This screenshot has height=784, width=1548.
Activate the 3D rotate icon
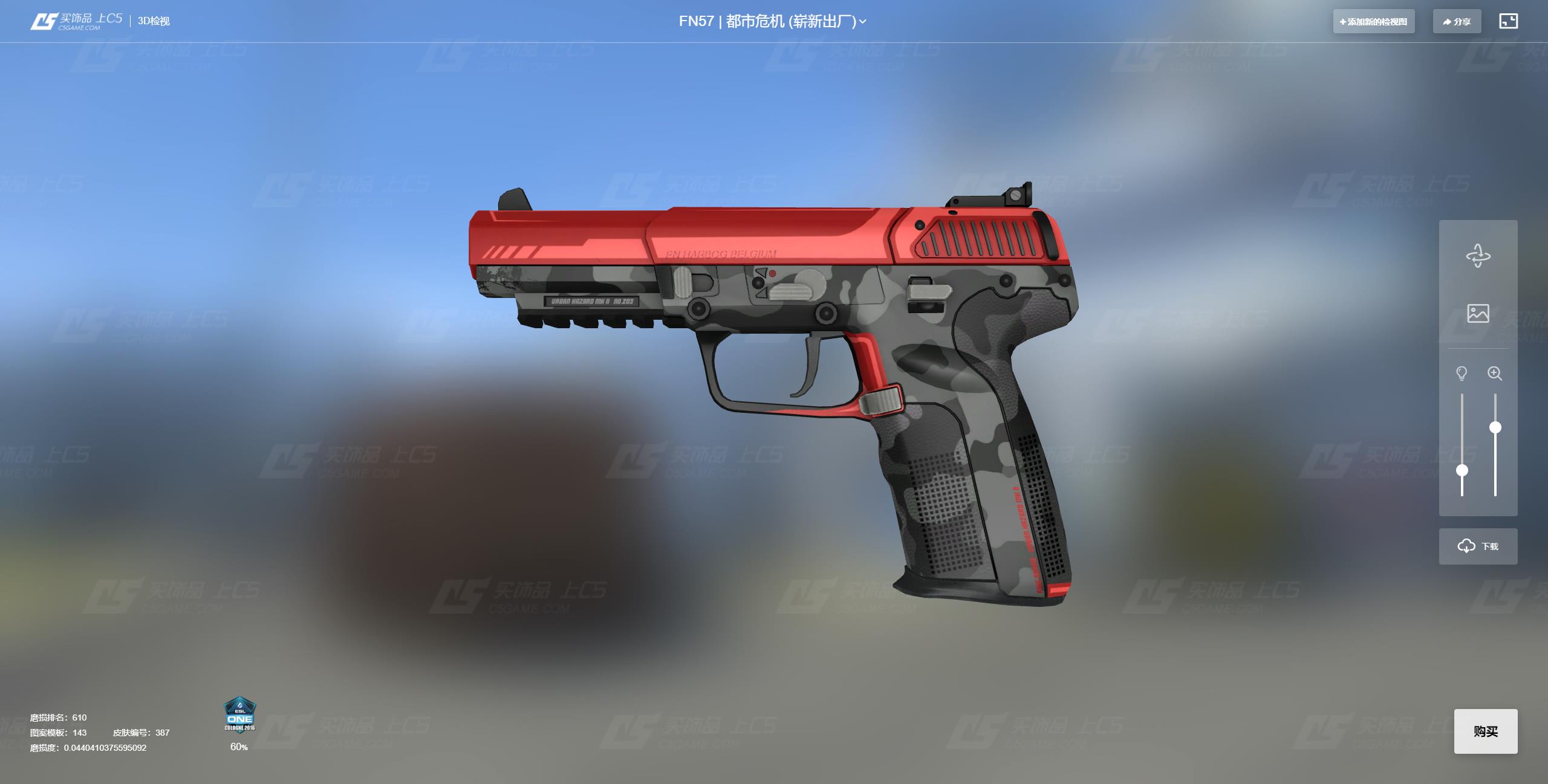(1478, 256)
